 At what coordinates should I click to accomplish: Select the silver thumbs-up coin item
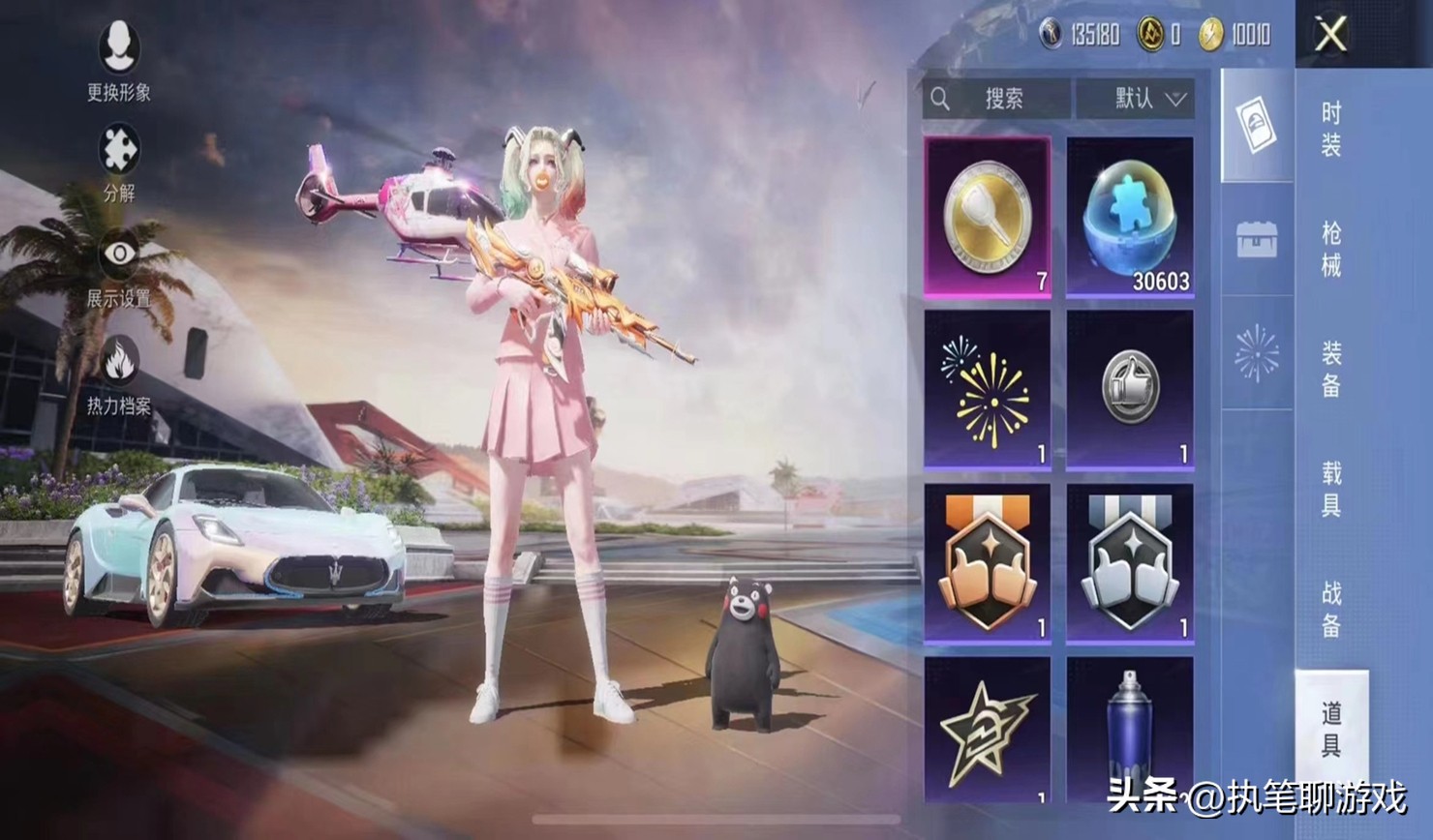click(x=1130, y=389)
